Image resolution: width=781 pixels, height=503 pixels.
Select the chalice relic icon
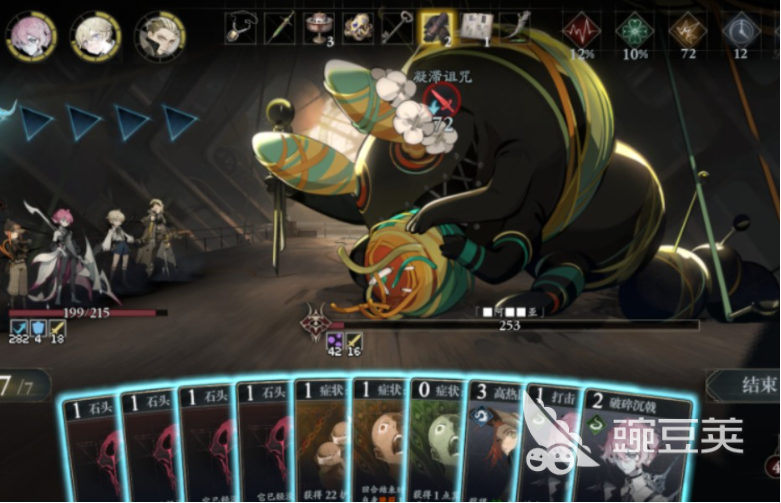318,27
